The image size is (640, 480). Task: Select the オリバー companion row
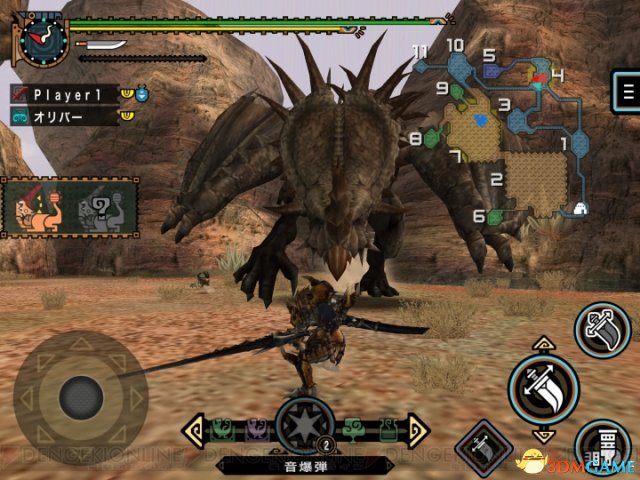pos(66,116)
